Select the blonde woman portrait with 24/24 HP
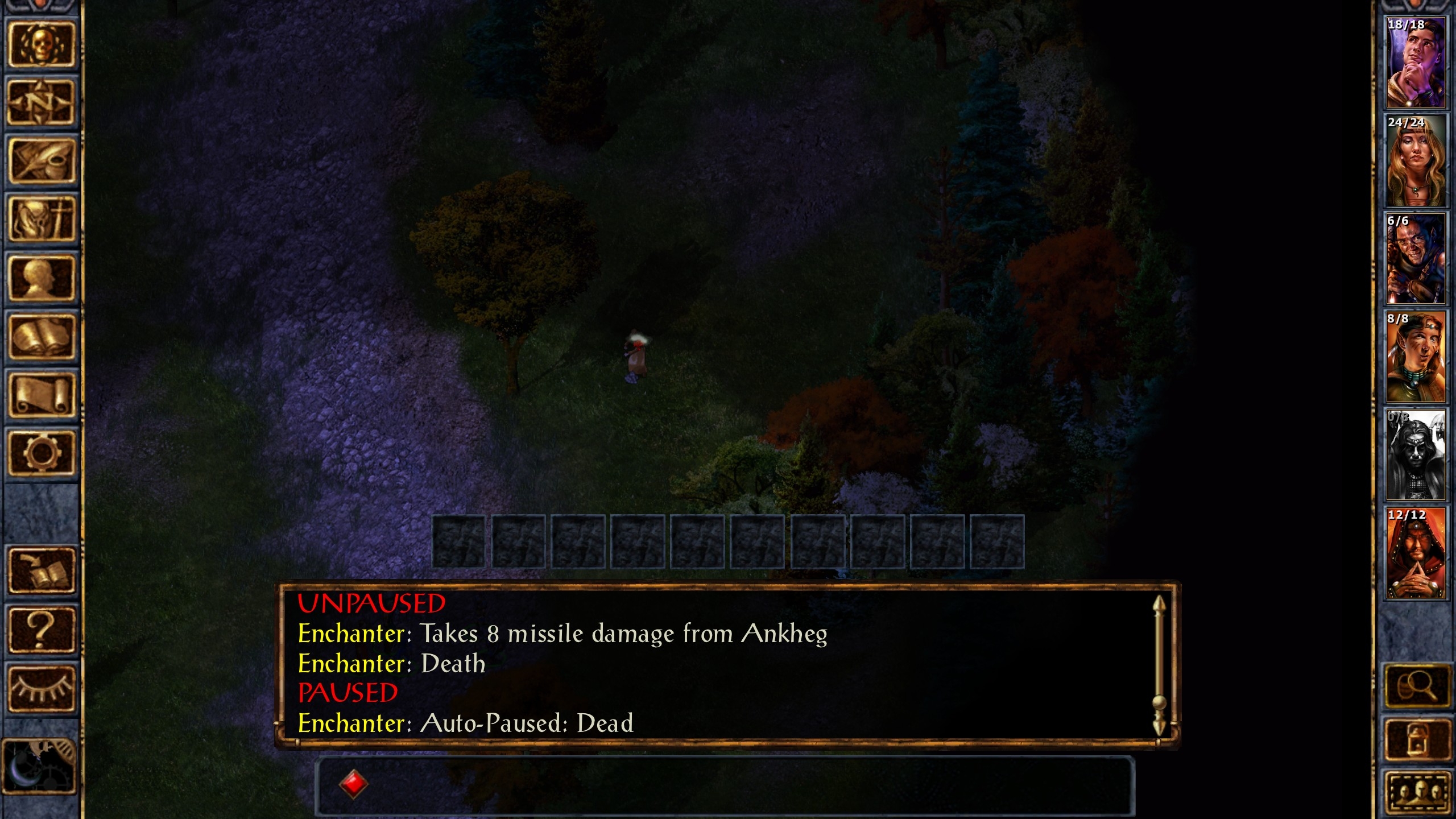 [x=1415, y=161]
